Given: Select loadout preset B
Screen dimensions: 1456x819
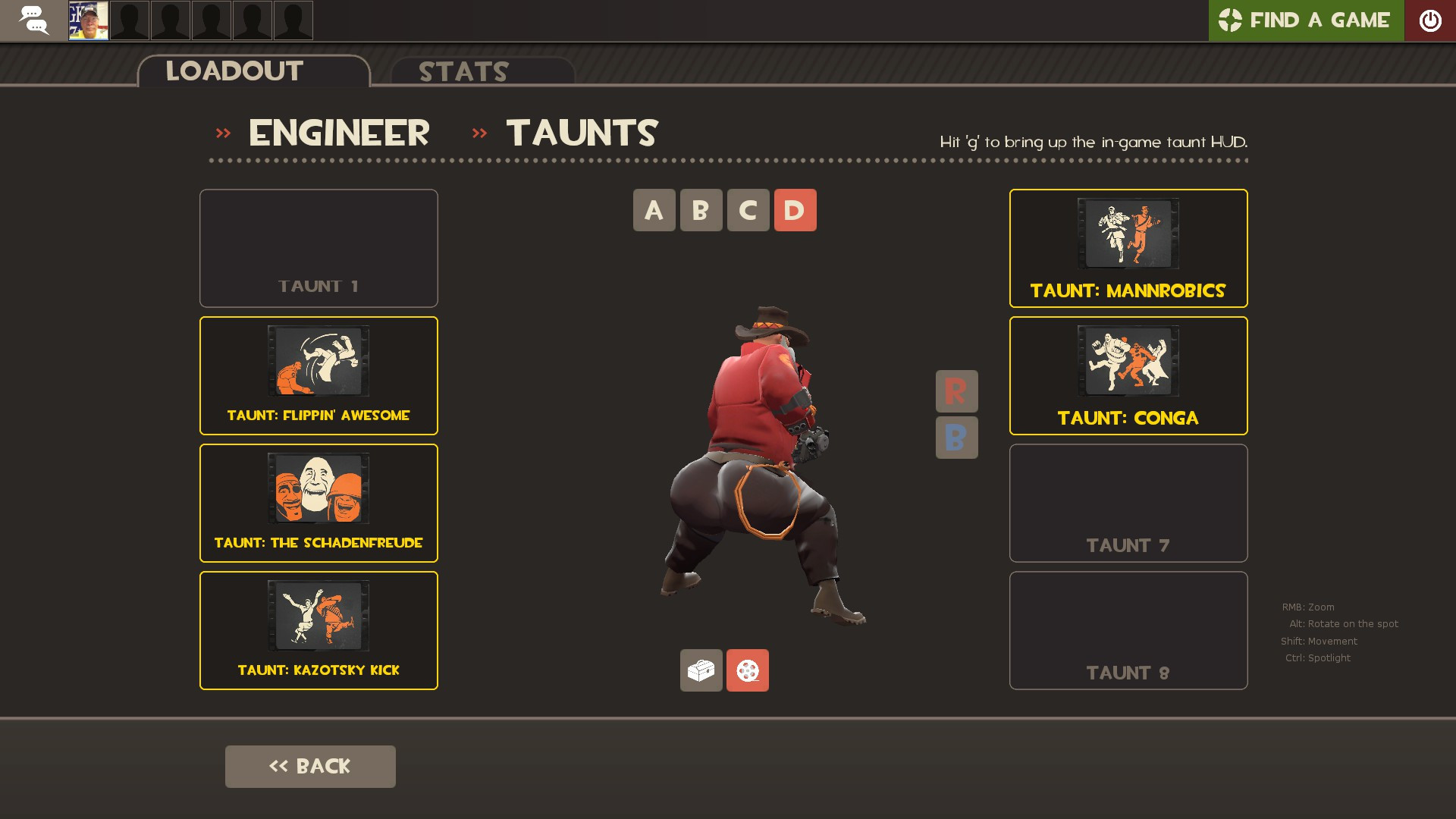Looking at the screenshot, I should coord(700,210).
